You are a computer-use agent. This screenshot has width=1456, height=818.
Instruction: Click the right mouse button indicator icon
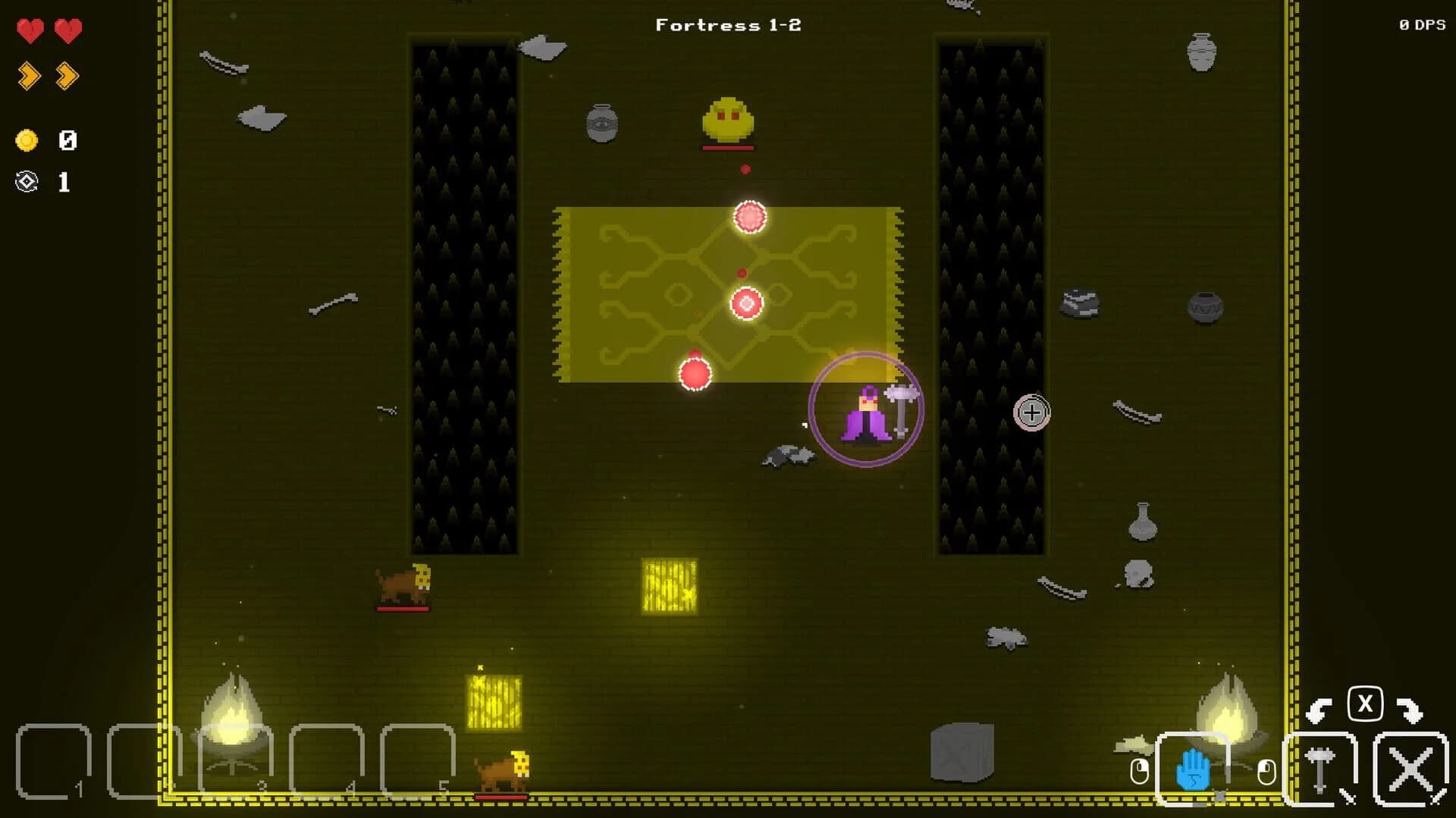tap(1269, 769)
